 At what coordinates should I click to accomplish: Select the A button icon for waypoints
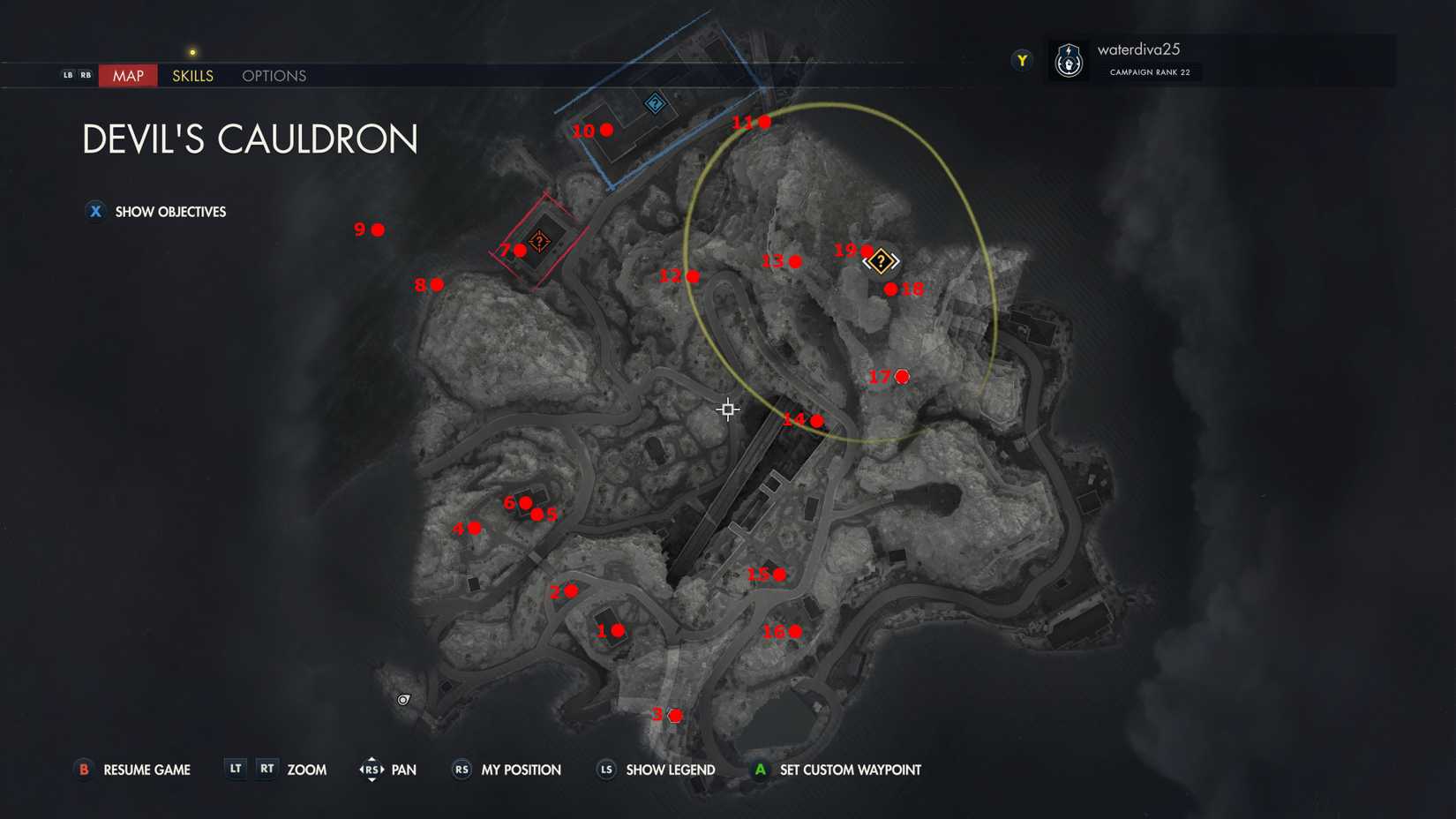pyautogui.click(x=761, y=770)
